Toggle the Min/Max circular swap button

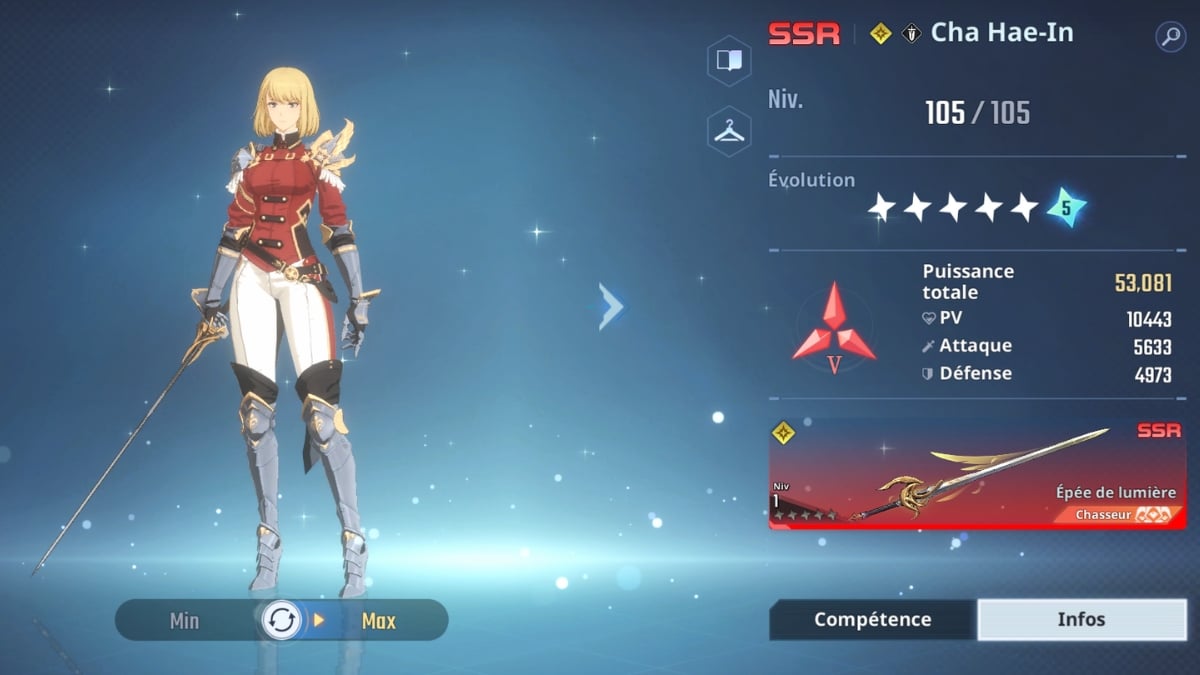pyautogui.click(x=281, y=620)
